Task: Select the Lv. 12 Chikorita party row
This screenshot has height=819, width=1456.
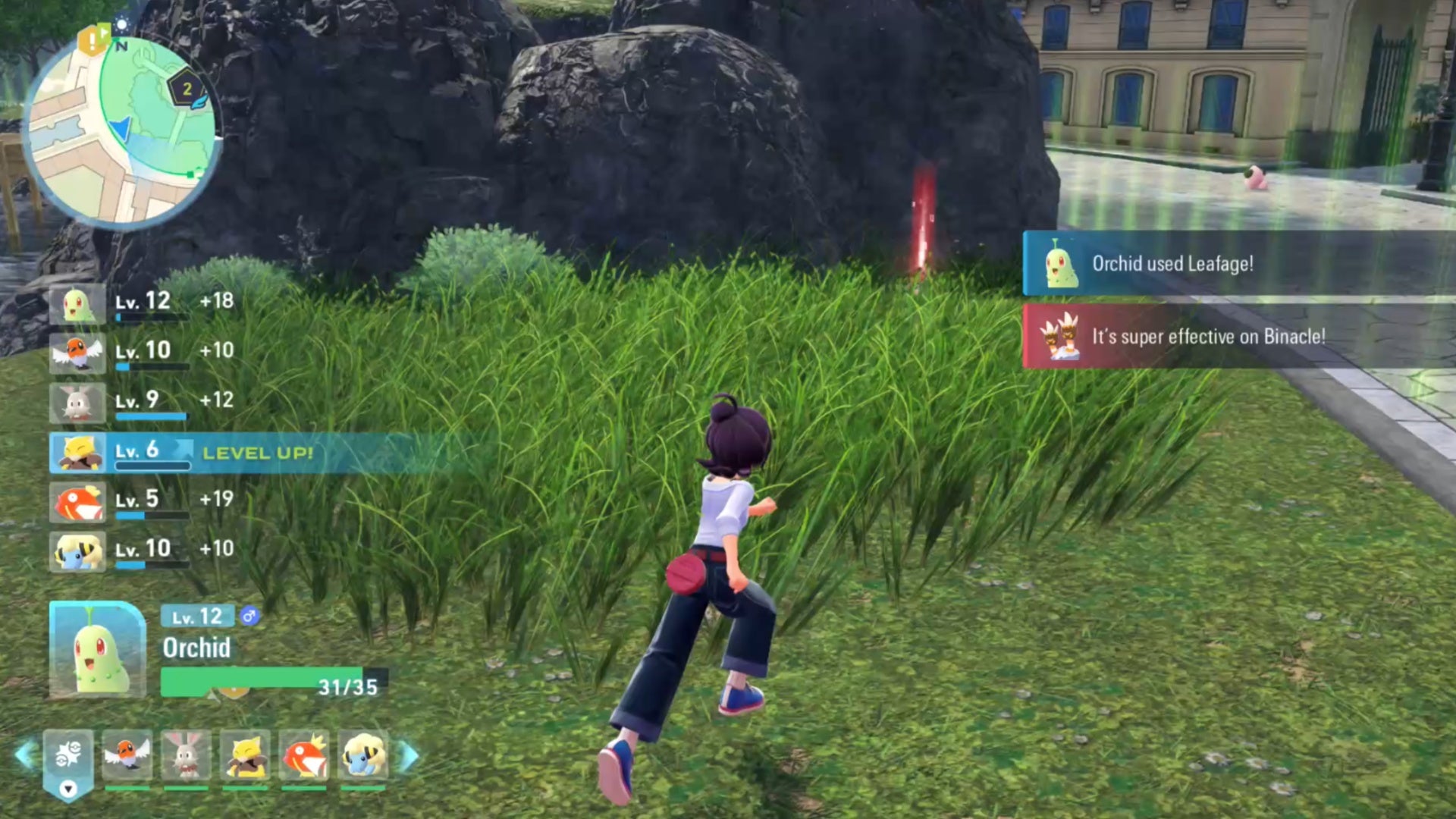Action: (x=141, y=303)
